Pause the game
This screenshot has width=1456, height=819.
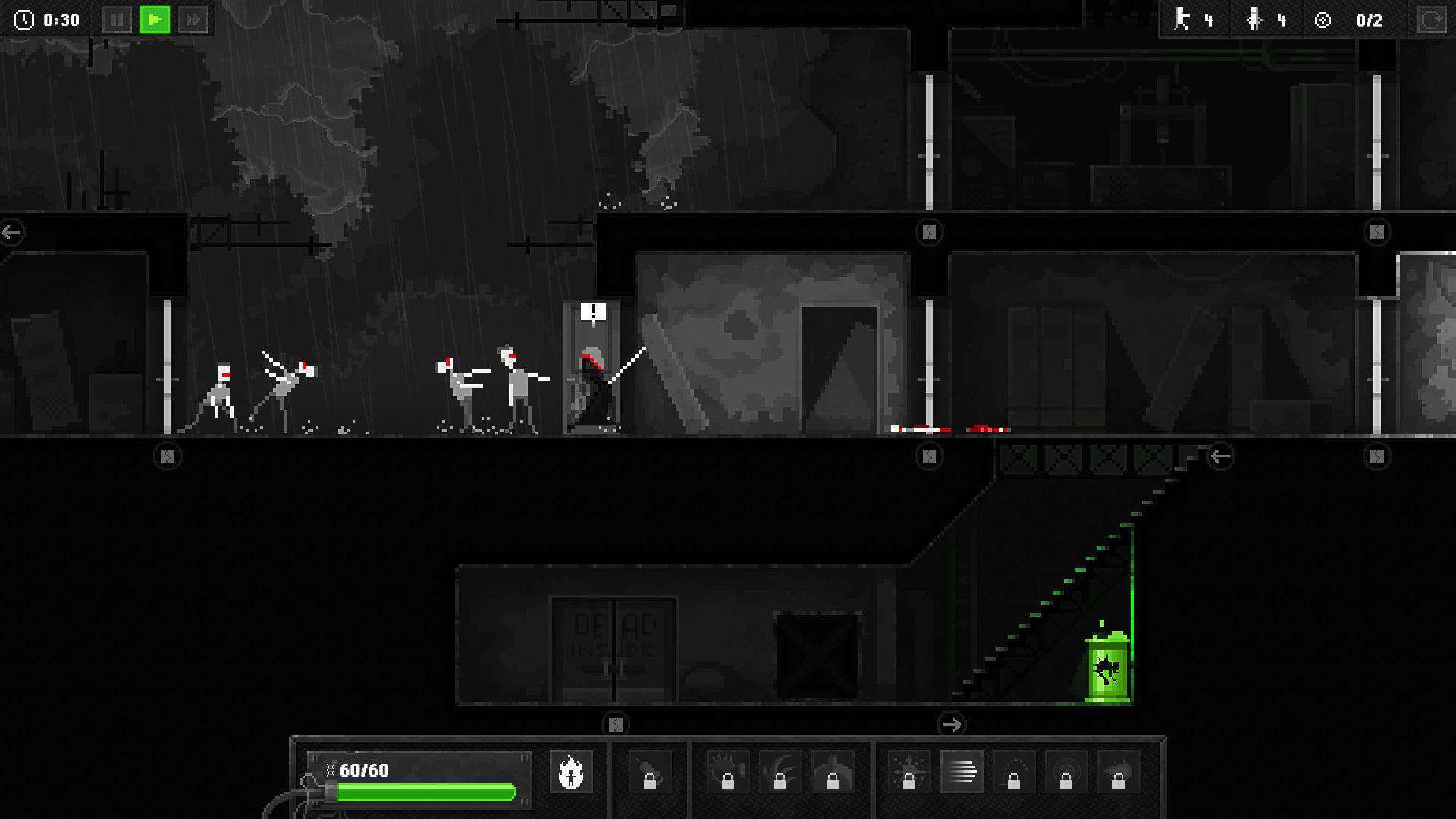[x=118, y=20]
